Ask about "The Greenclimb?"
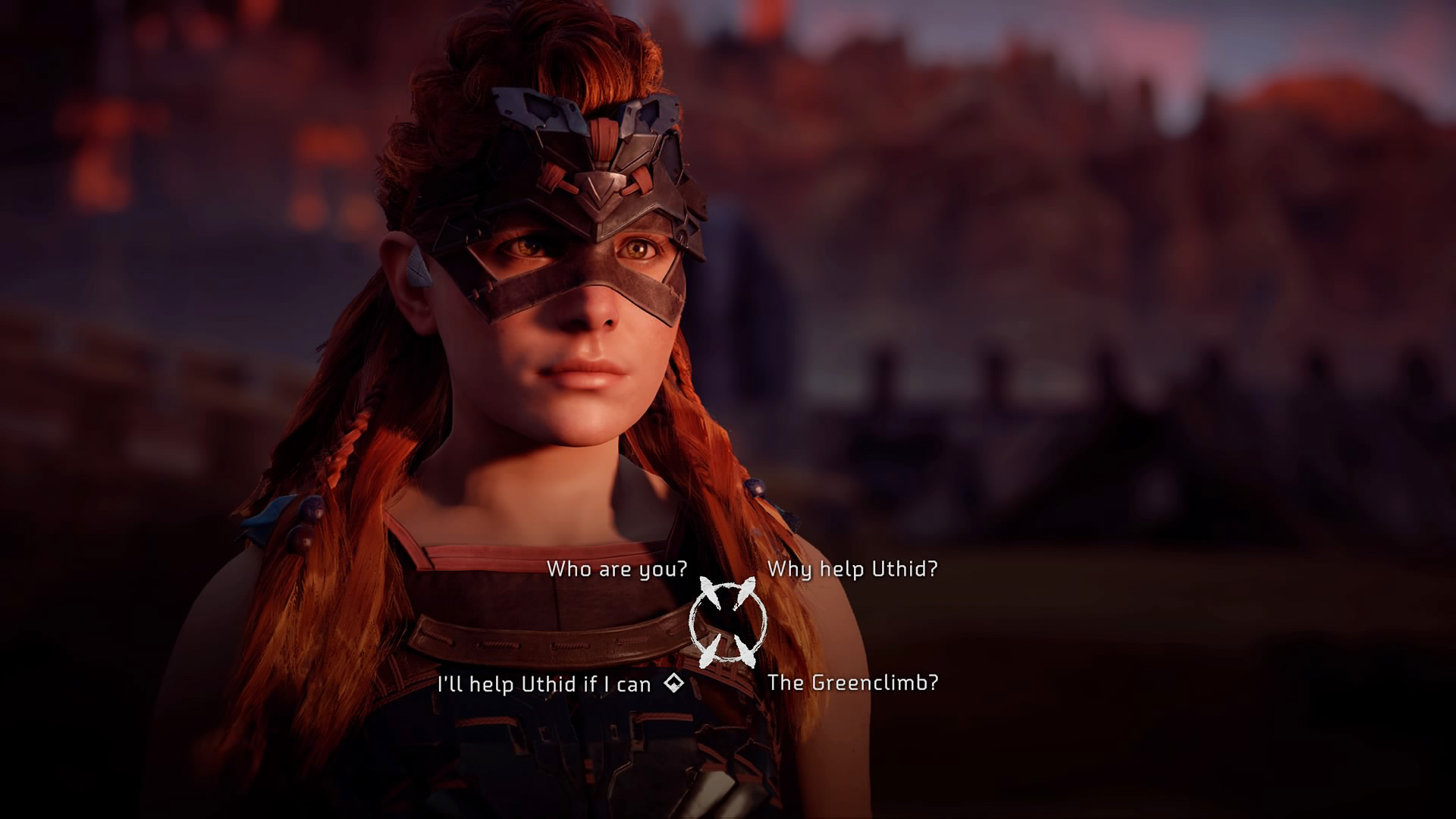 tap(852, 682)
